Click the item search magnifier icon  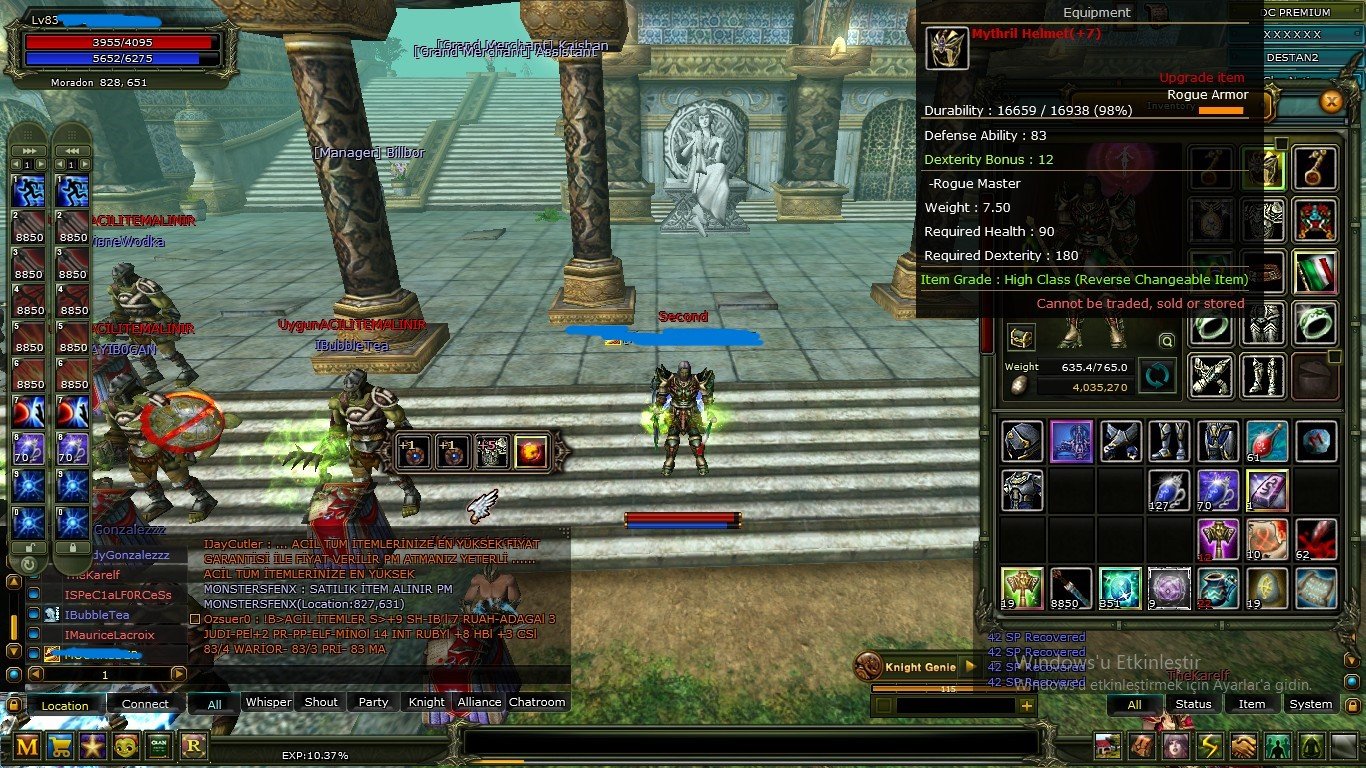pos(1167,340)
